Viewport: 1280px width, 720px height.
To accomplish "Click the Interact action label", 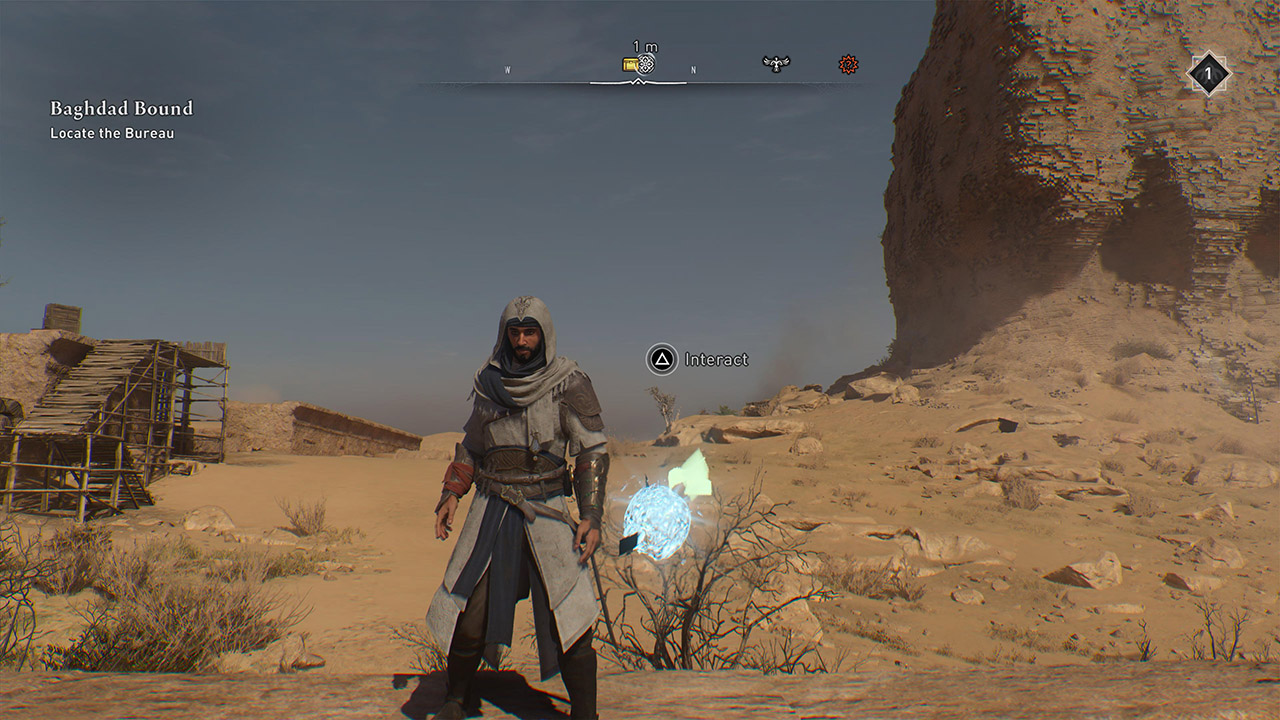I will pyautogui.click(x=716, y=357).
